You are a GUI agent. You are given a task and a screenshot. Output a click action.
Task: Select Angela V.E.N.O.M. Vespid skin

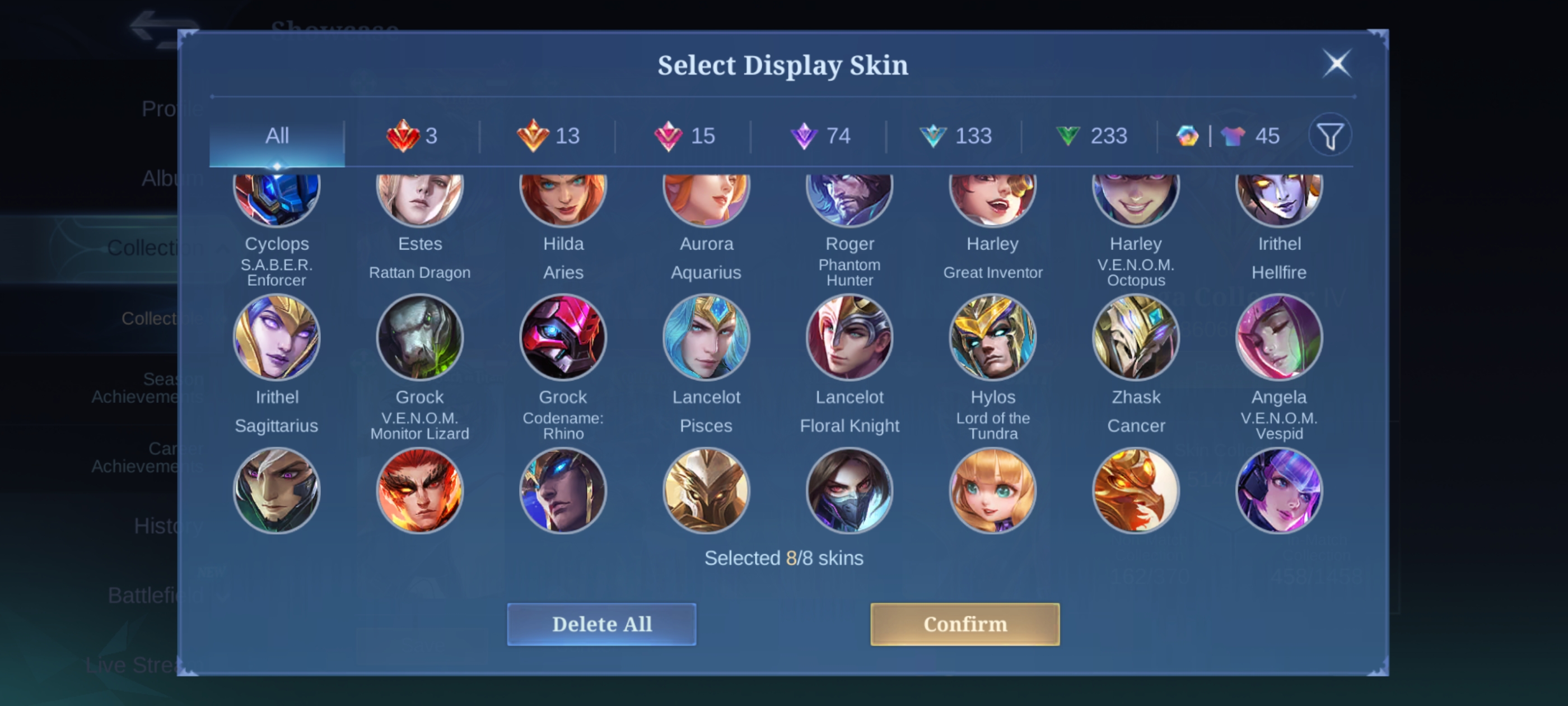pyautogui.click(x=1279, y=337)
